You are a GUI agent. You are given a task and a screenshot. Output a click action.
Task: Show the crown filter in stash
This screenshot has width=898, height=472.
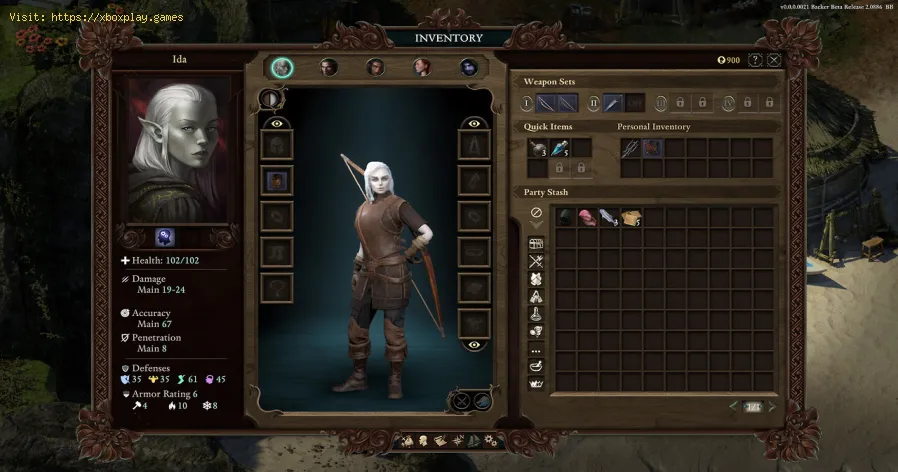pyautogui.click(x=536, y=383)
